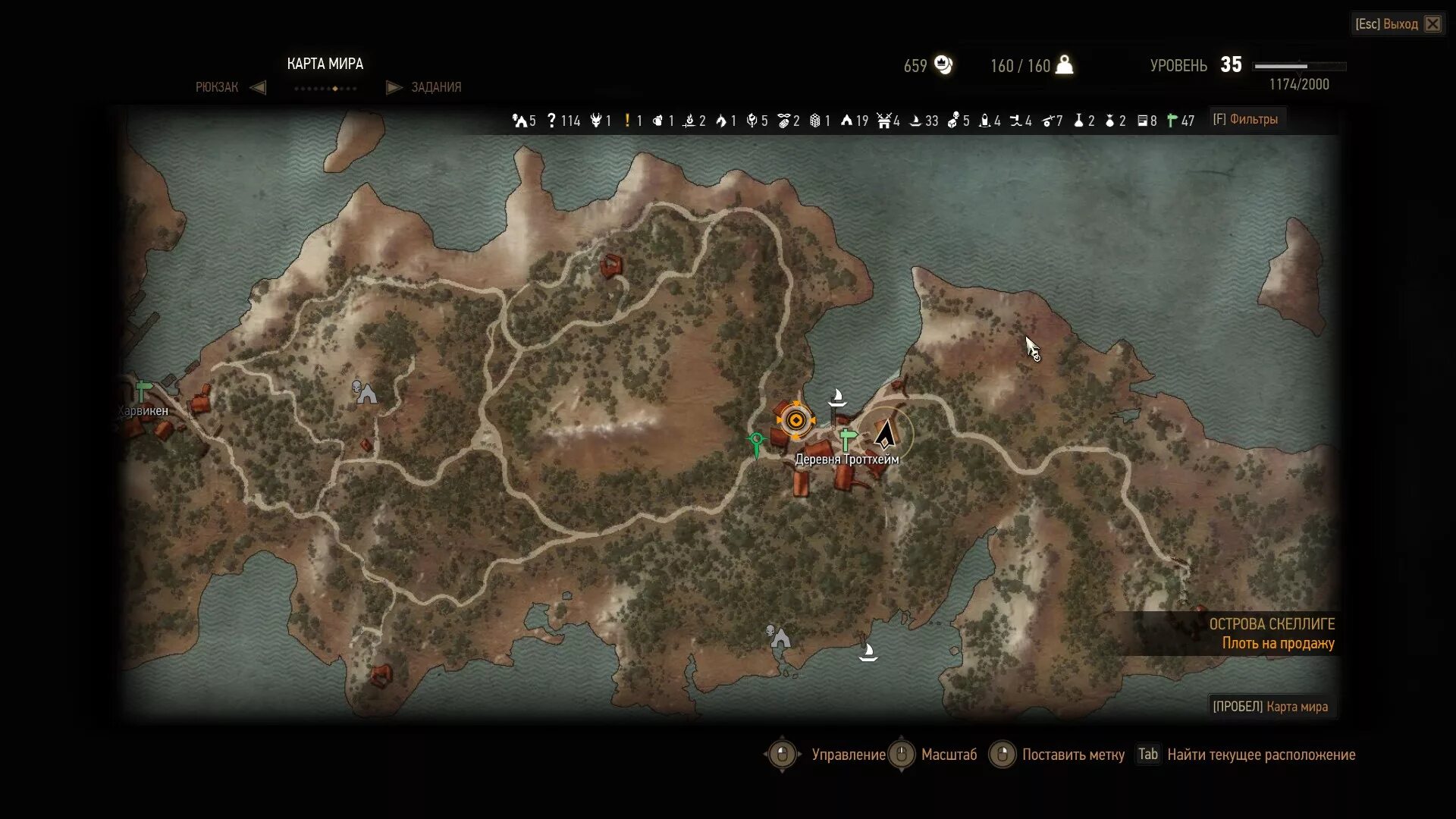Click the player position arrow marker

pyautogui.click(x=884, y=435)
